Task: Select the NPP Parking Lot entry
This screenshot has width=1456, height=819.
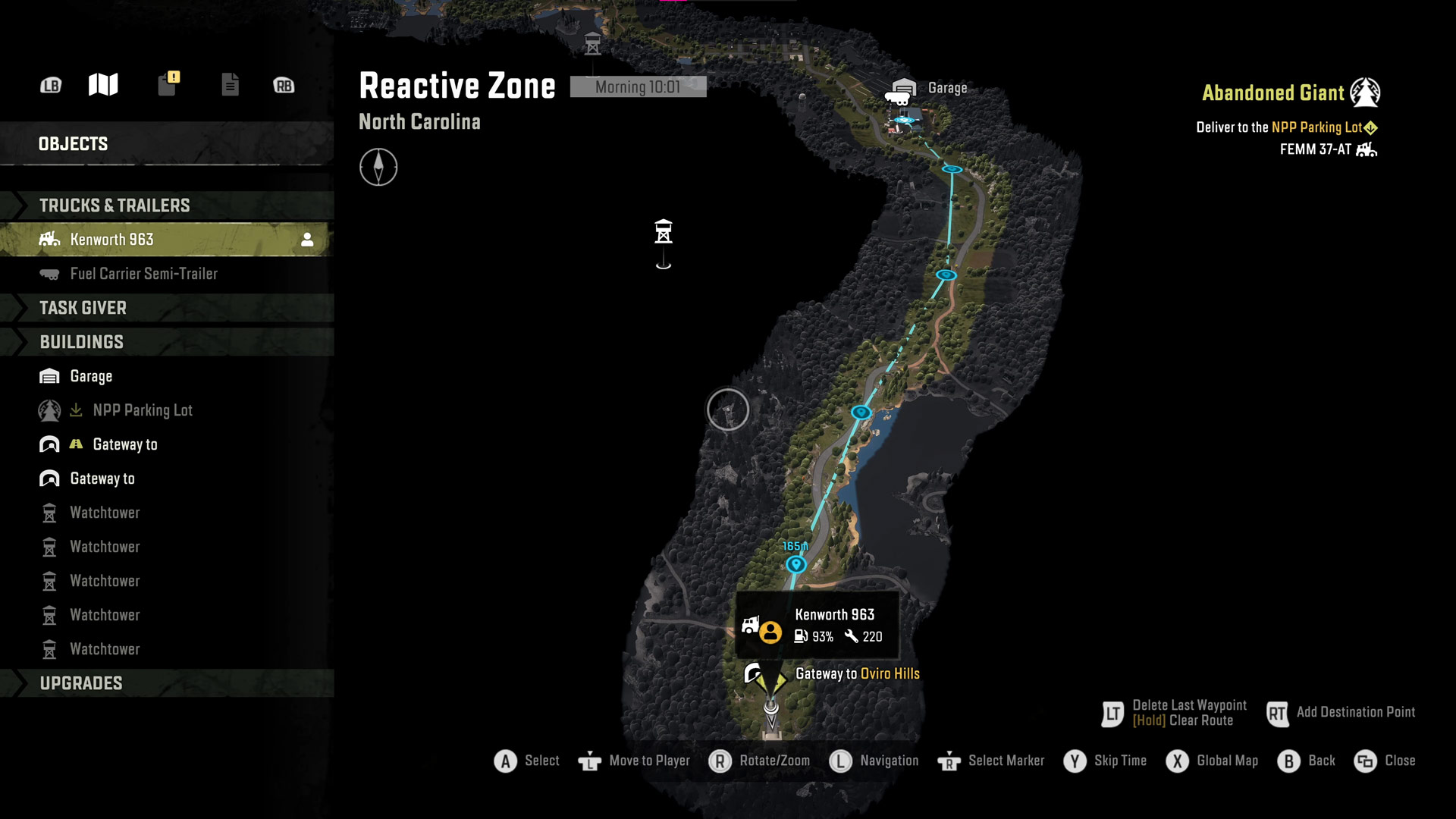Action: tap(143, 410)
